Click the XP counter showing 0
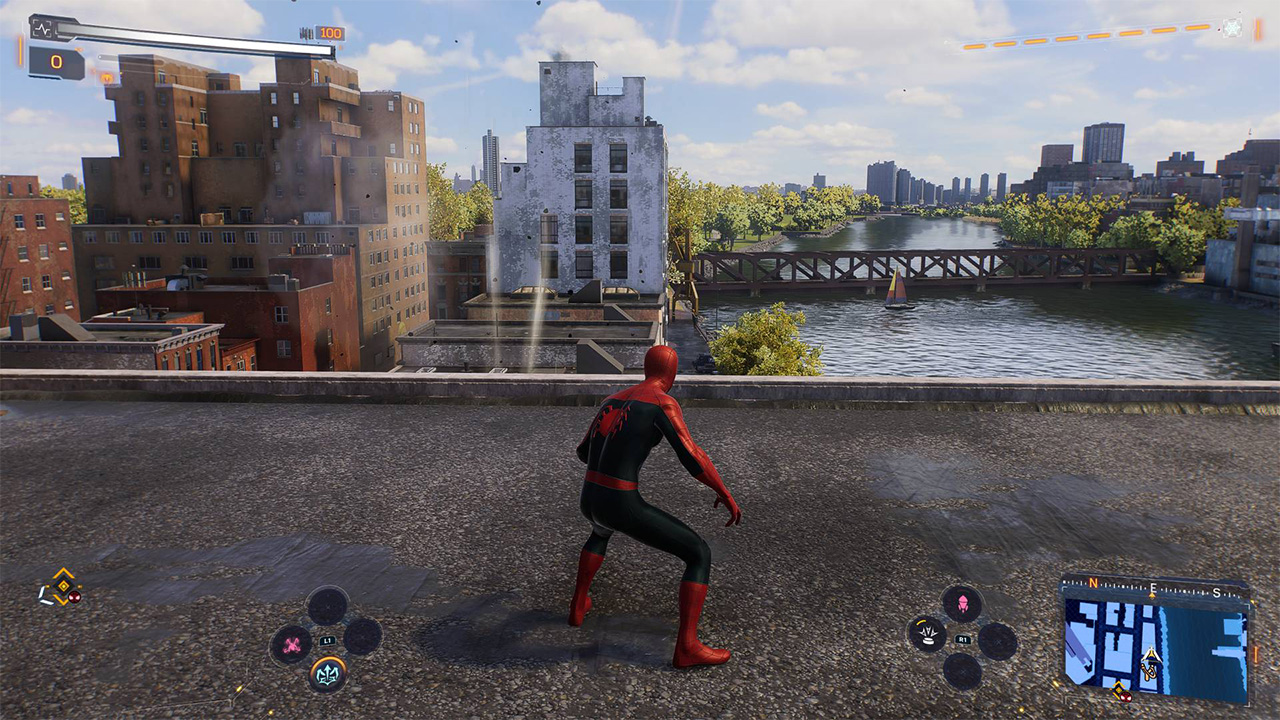Image resolution: width=1280 pixels, height=720 pixels. [x=56, y=60]
